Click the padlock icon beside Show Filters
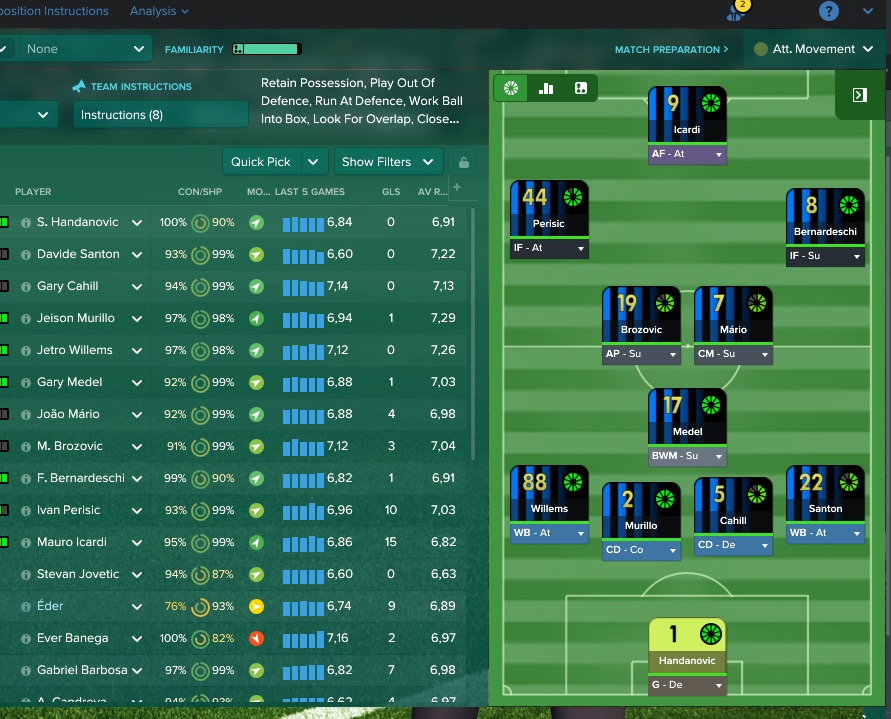891x719 pixels. click(463, 162)
